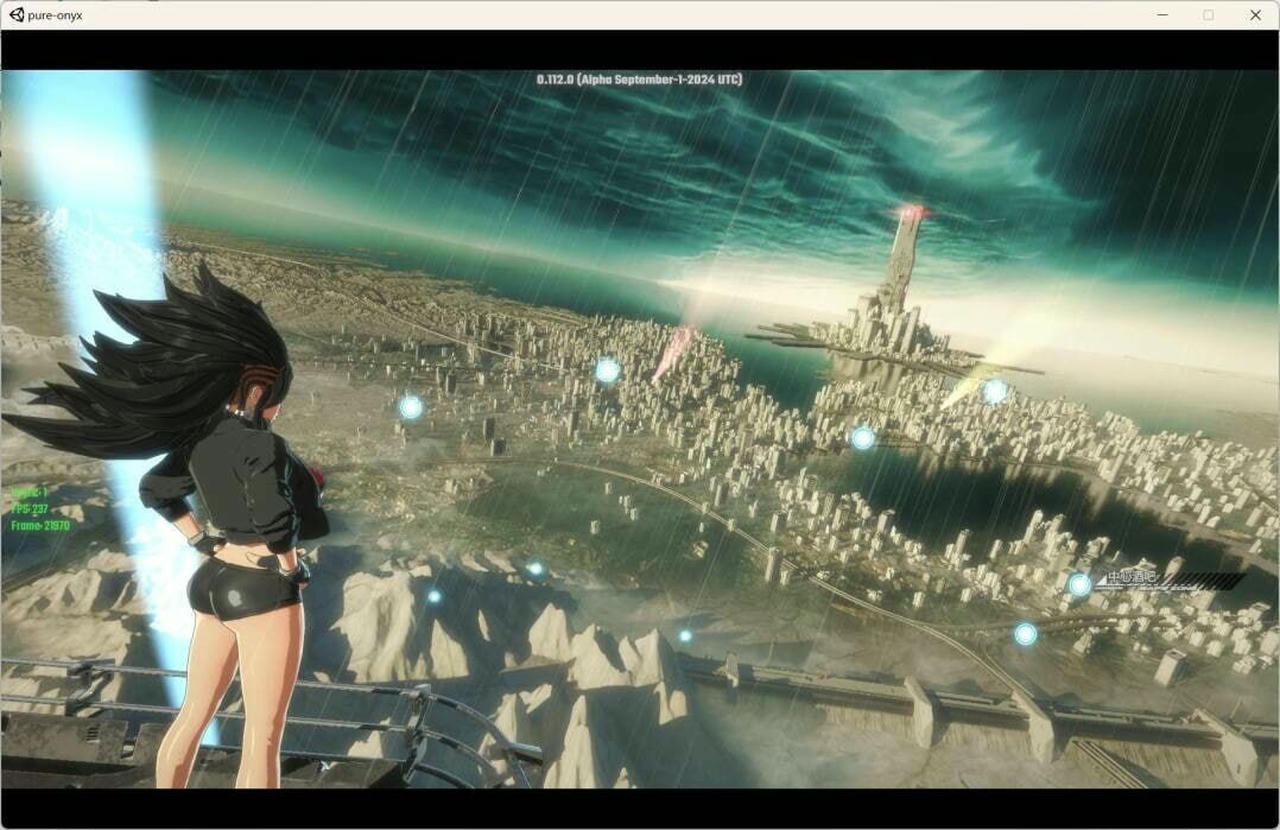The image size is (1280, 830).
Task: Select the pure-onyx title bar label
Action: coord(55,14)
